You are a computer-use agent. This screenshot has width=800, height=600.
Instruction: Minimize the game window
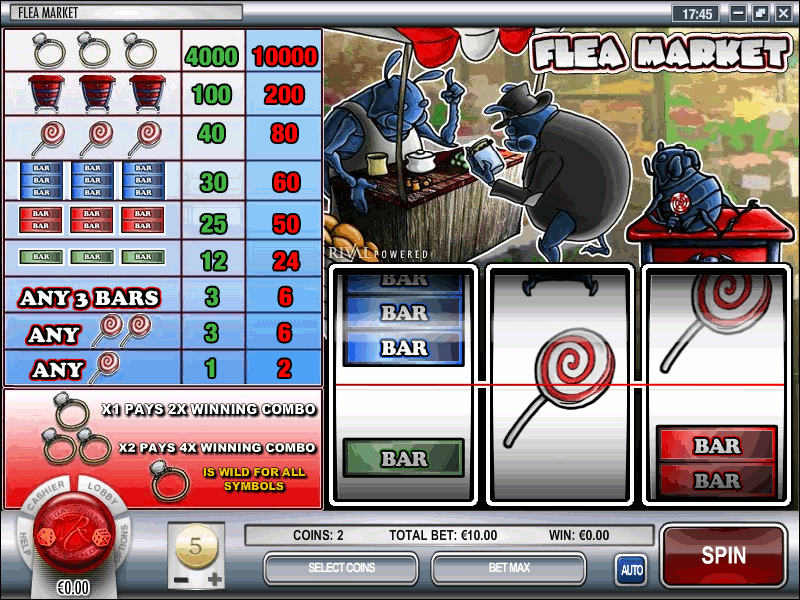point(737,14)
